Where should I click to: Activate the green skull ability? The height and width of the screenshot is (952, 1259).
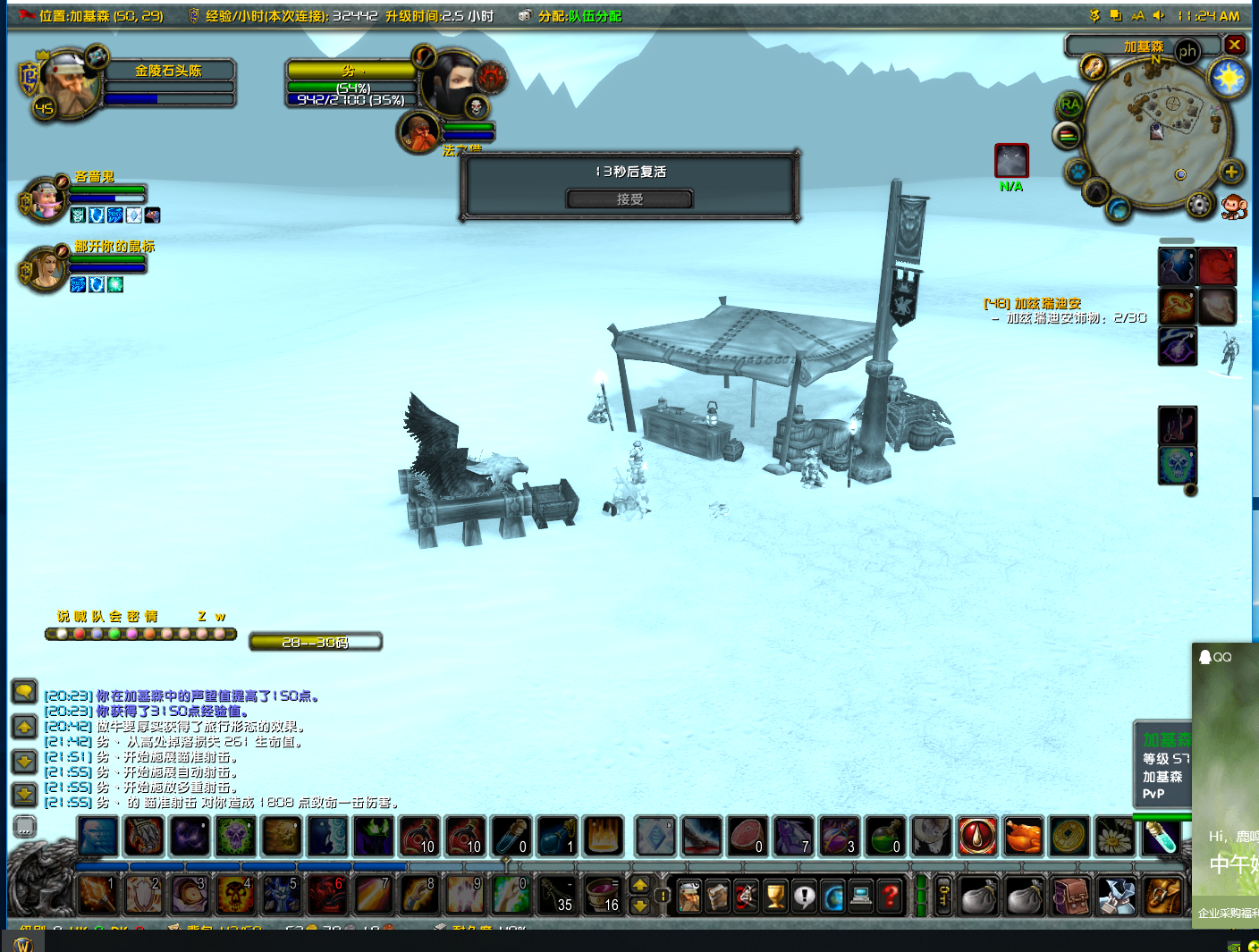pos(235,838)
